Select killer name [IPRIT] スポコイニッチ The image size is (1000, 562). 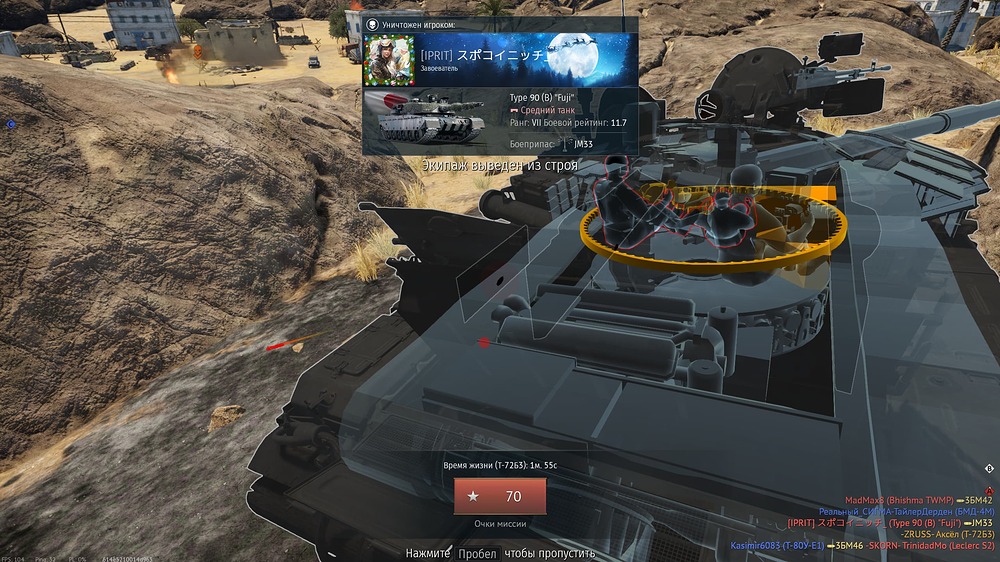click(483, 55)
